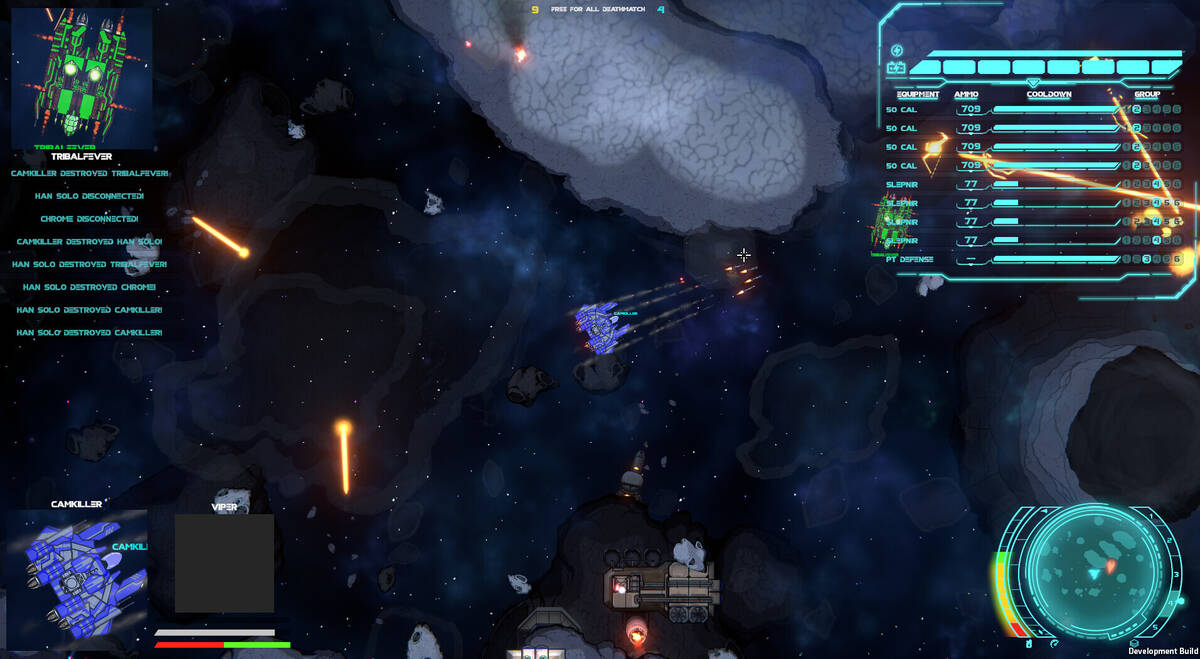Click the cube icon below the radar
This screenshot has height=659, width=1200.
pyautogui.click(x=1133, y=644)
